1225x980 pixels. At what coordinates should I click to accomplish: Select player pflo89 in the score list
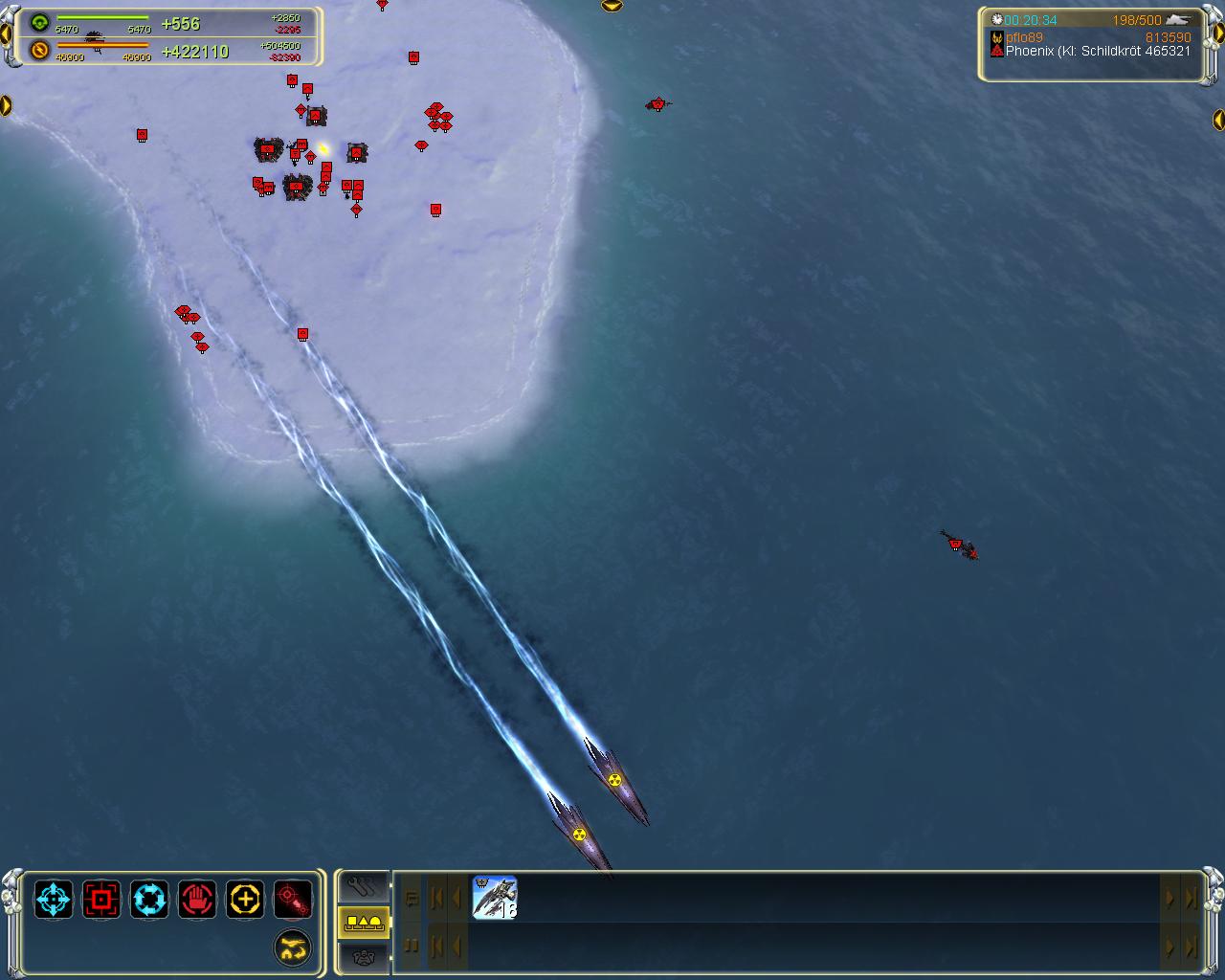point(1024,37)
